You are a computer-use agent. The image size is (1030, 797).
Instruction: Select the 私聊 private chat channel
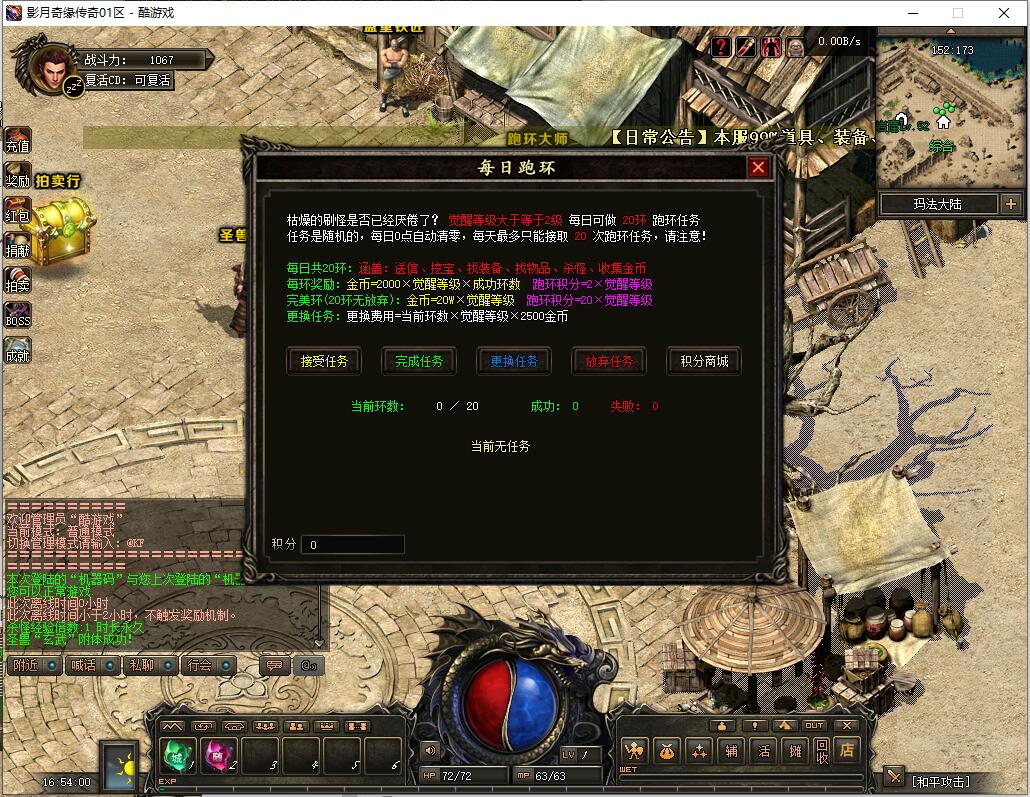pos(141,665)
